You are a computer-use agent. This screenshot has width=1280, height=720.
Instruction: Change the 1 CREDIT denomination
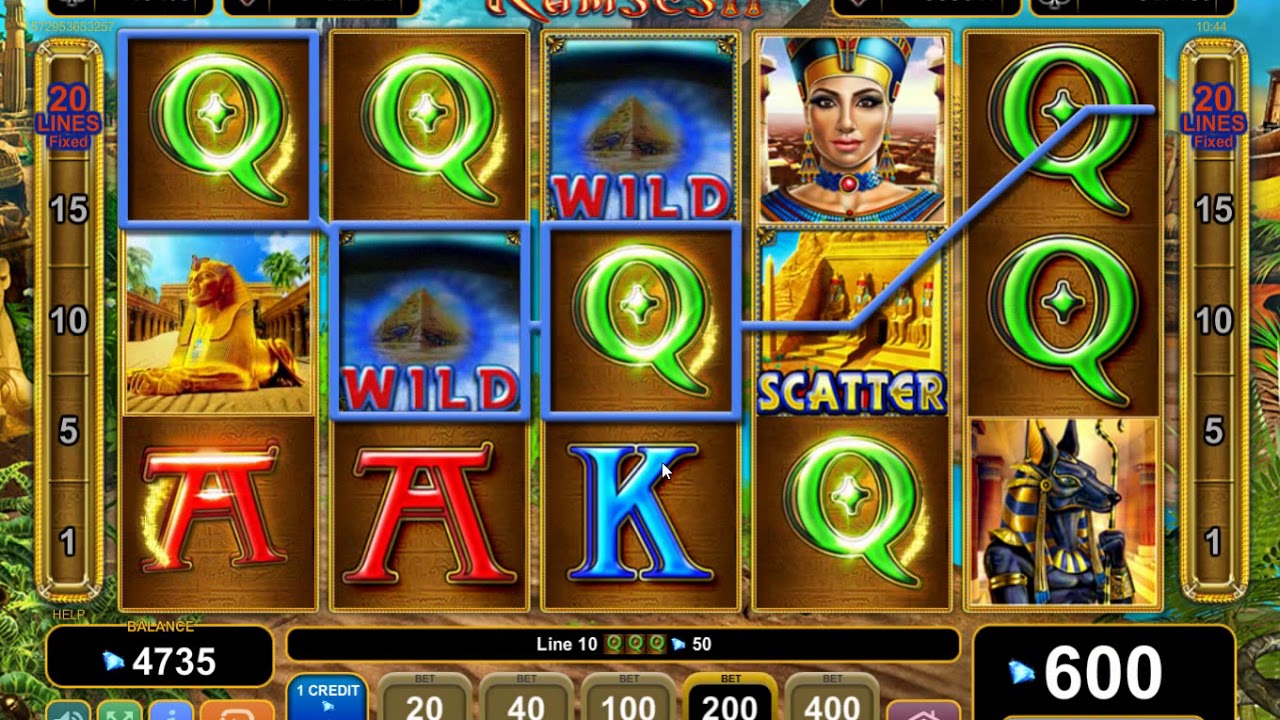327,698
